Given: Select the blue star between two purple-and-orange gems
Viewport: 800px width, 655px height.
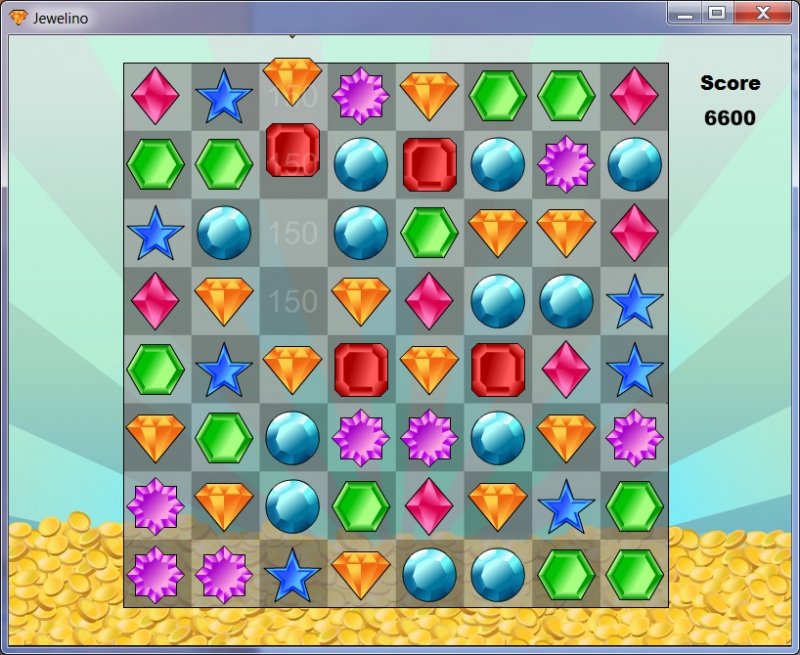Looking at the screenshot, I should pos(293,575).
